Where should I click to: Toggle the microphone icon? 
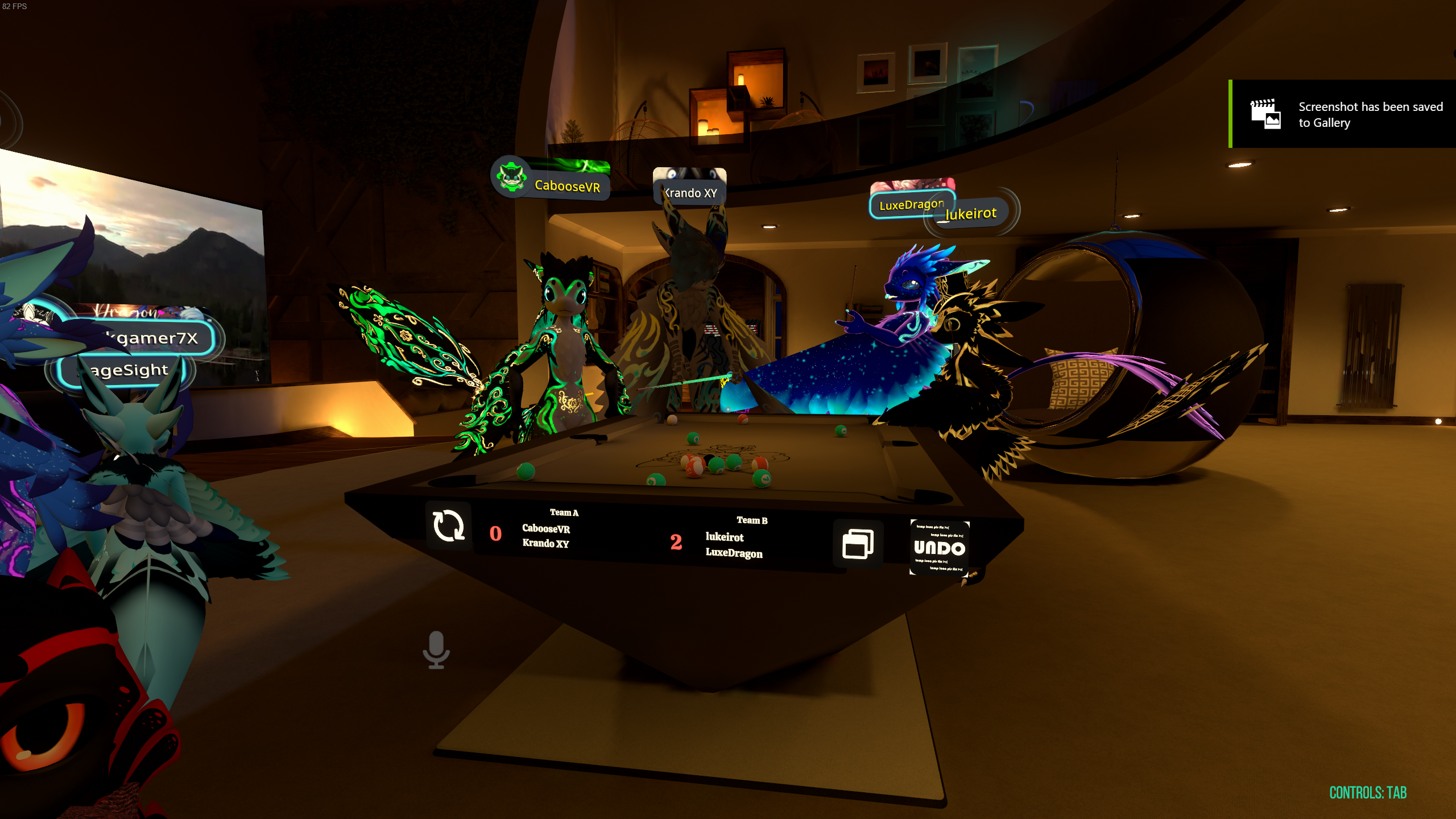[x=436, y=650]
